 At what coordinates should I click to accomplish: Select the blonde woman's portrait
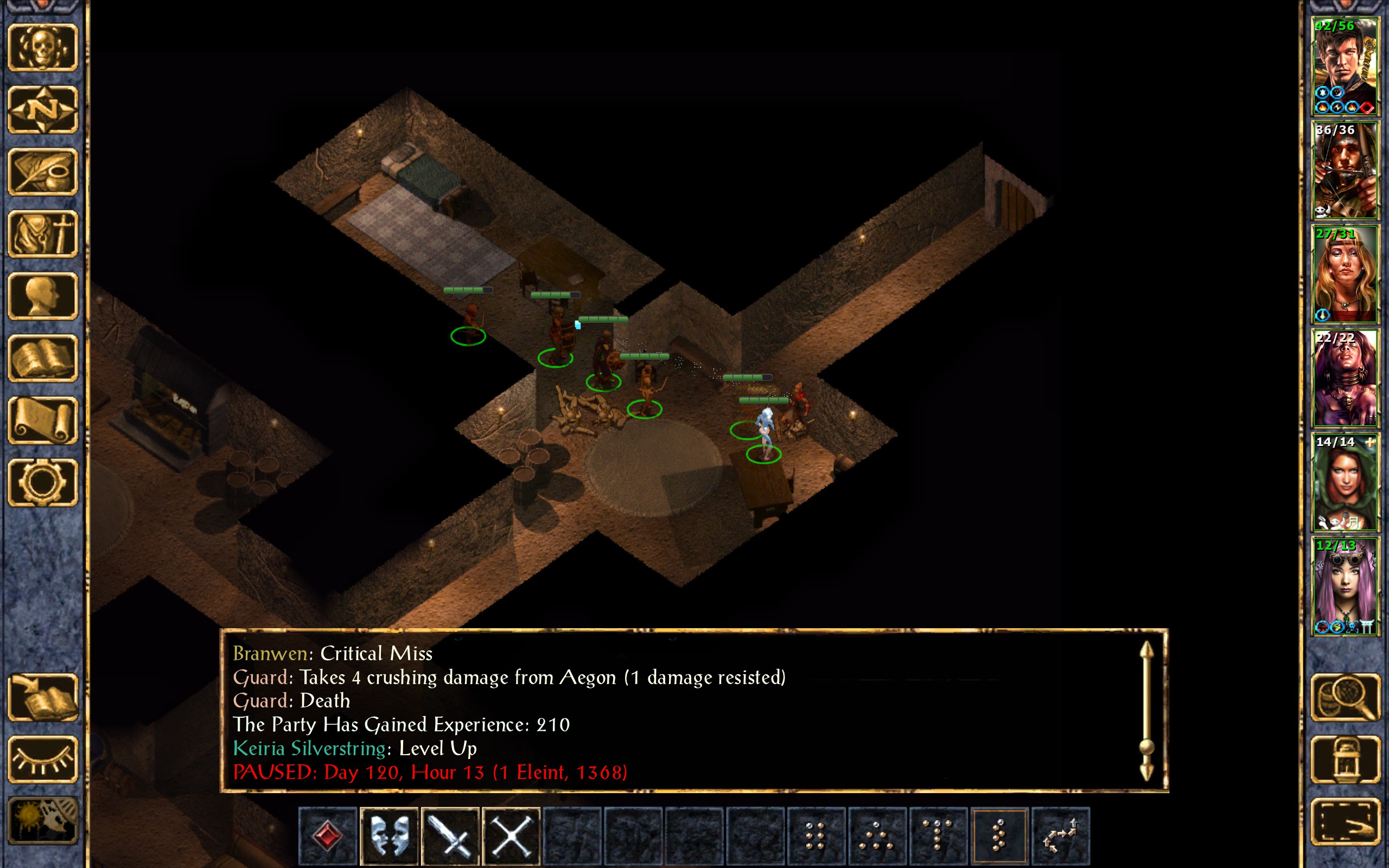(1345, 275)
